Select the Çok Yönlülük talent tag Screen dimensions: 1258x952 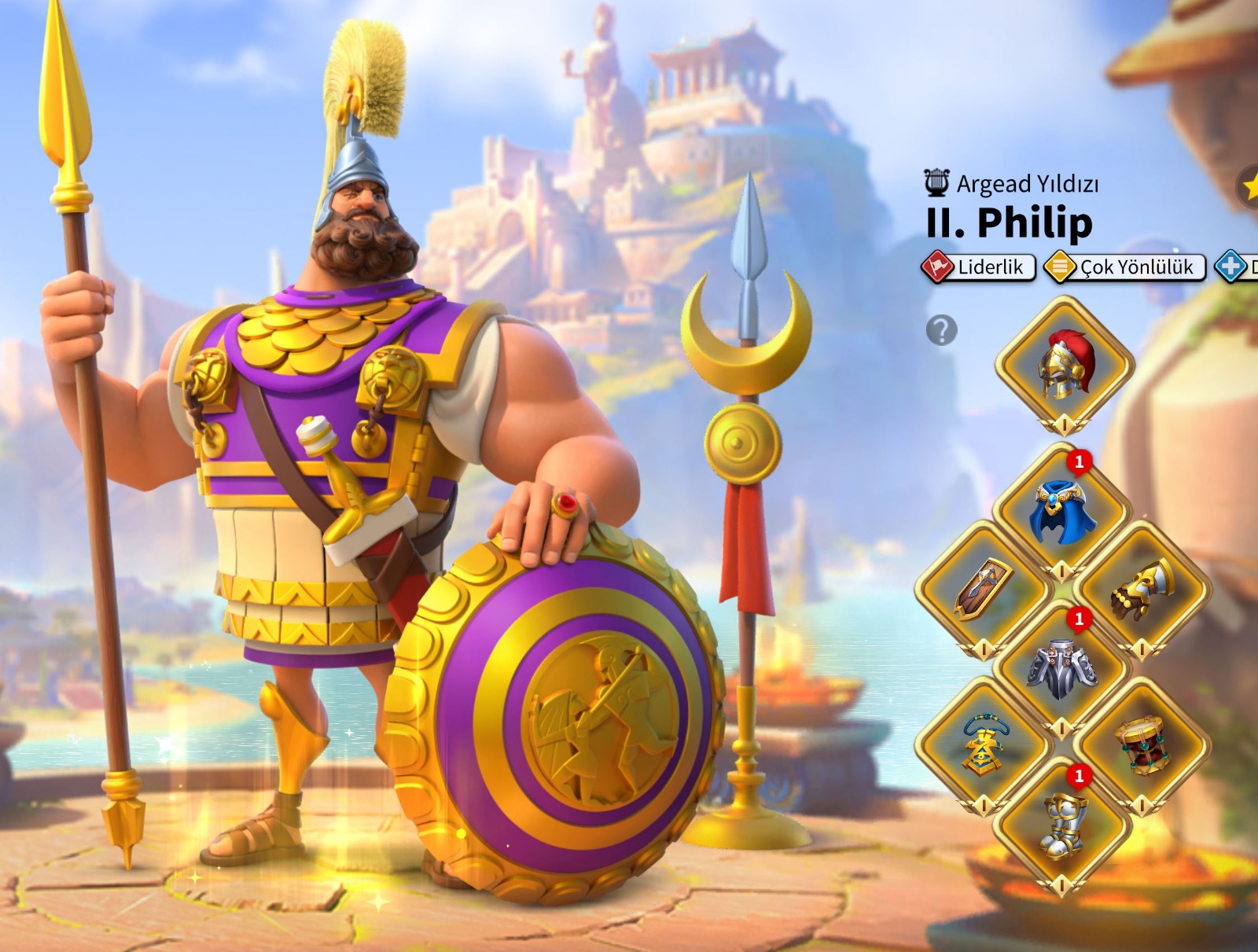click(x=1125, y=267)
